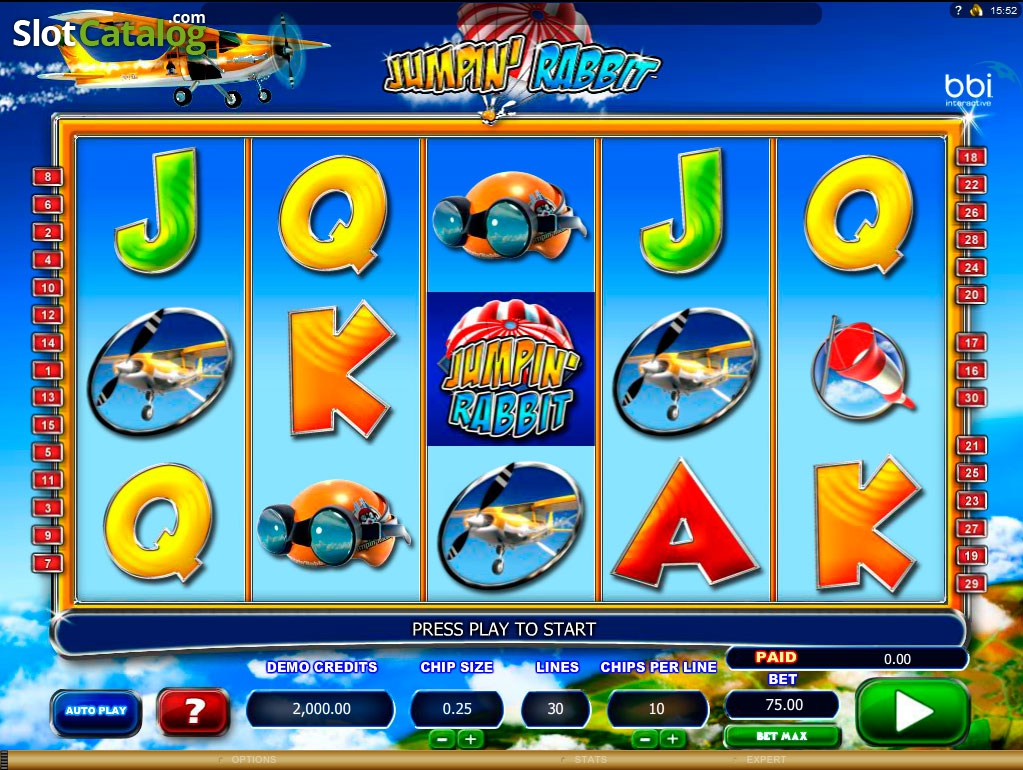Spin the reels with the green play button
The height and width of the screenshot is (770, 1023).
(912, 711)
